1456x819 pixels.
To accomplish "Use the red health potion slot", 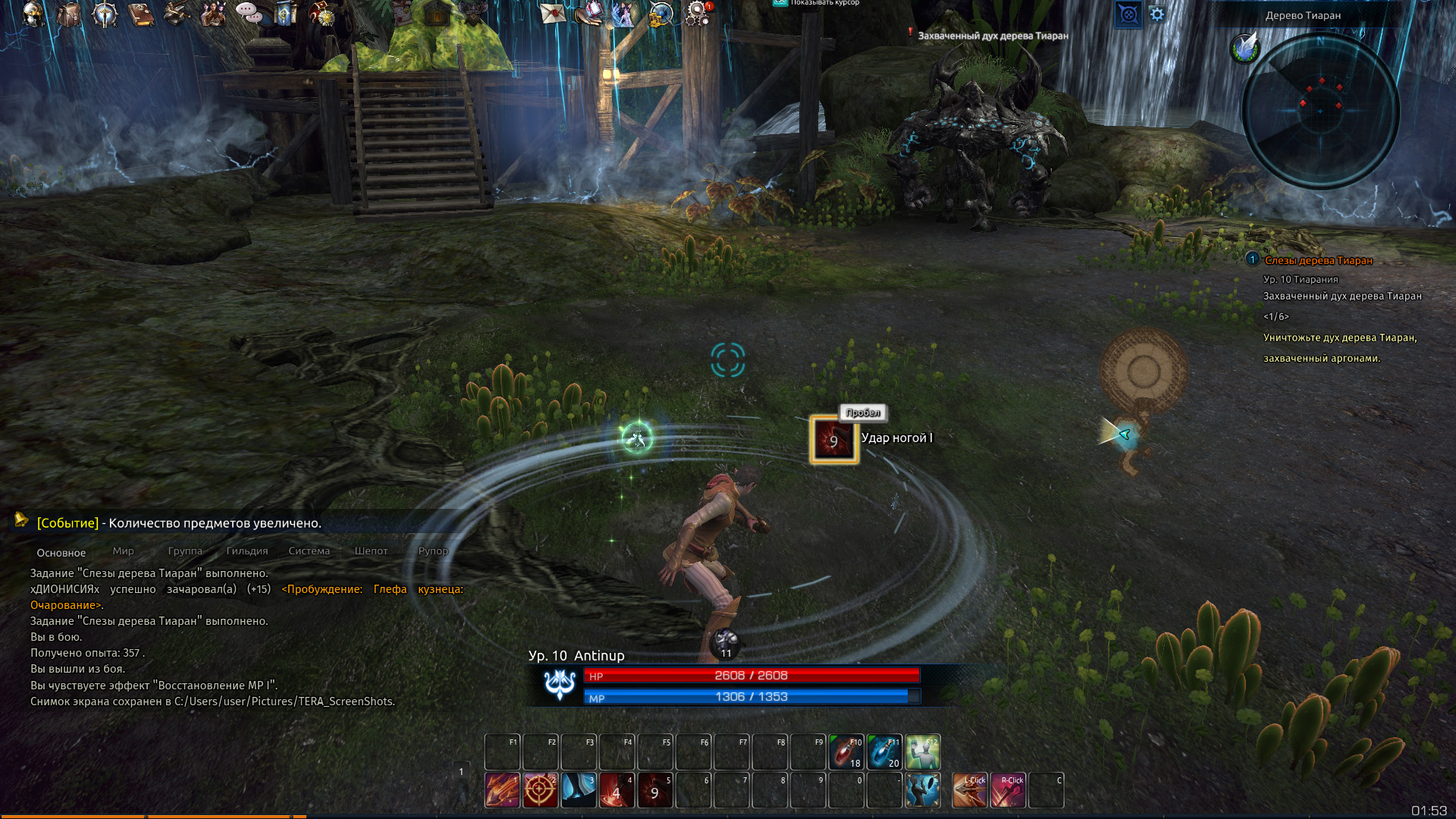I will click(846, 752).
